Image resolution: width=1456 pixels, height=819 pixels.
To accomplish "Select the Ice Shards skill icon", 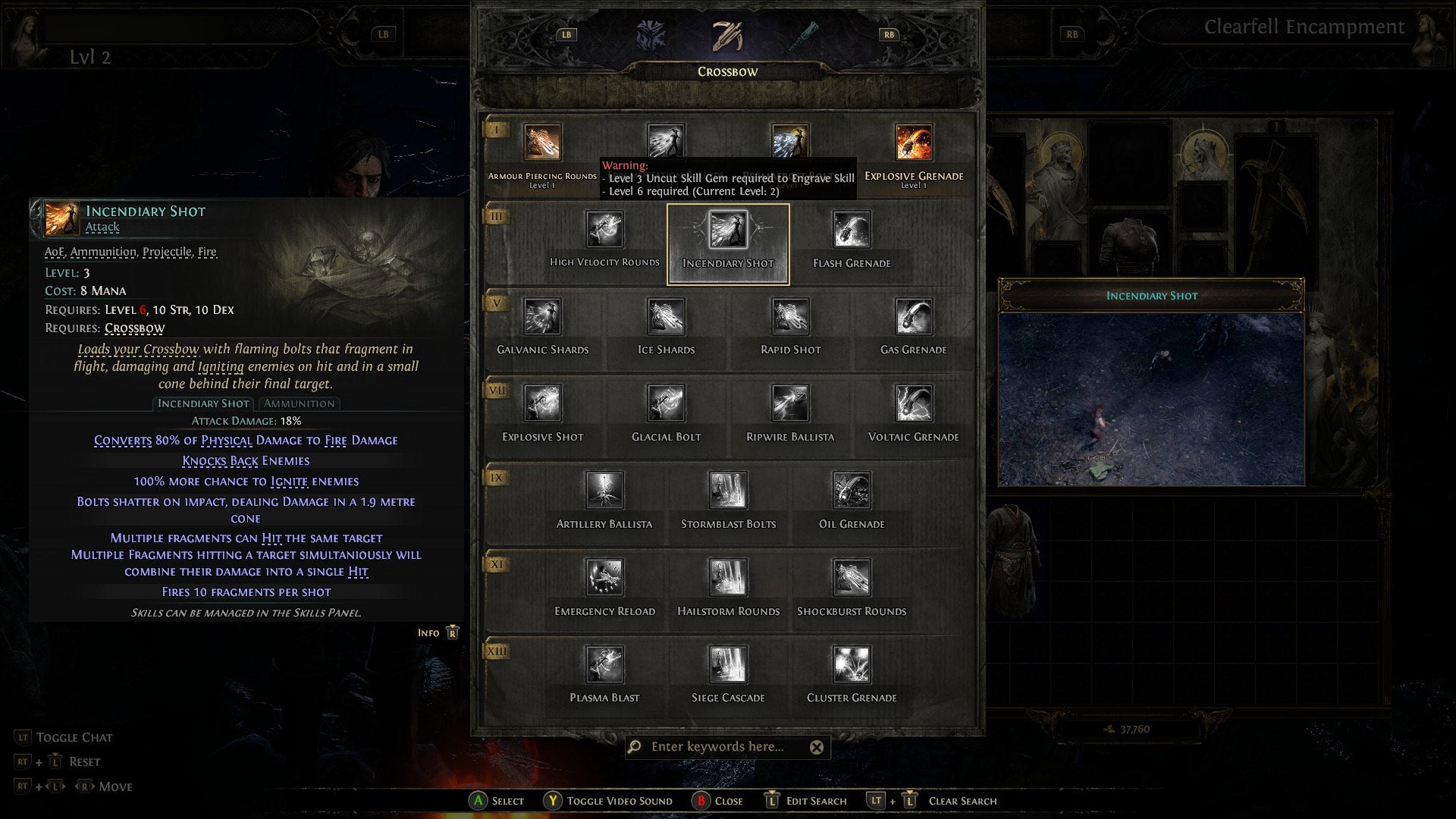I will pyautogui.click(x=665, y=318).
